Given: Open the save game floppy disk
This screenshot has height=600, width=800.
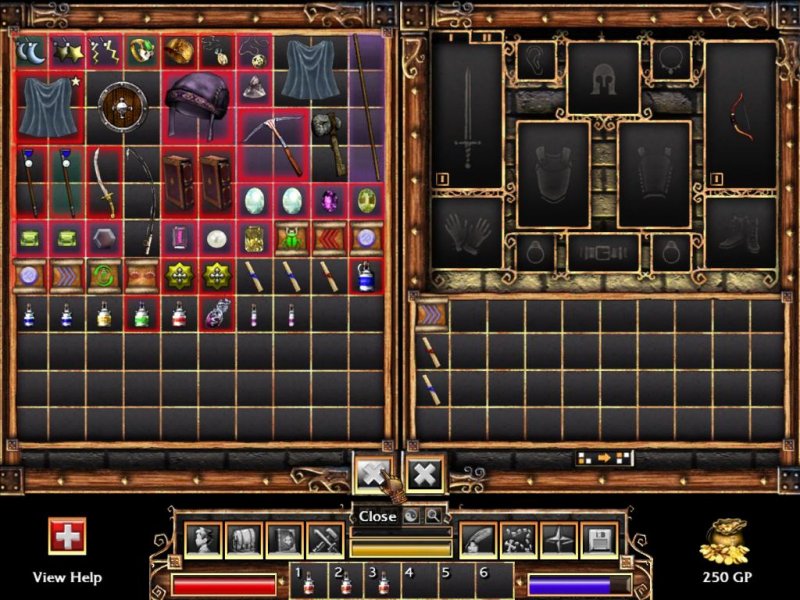Looking at the screenshot, I should (601, 540).
